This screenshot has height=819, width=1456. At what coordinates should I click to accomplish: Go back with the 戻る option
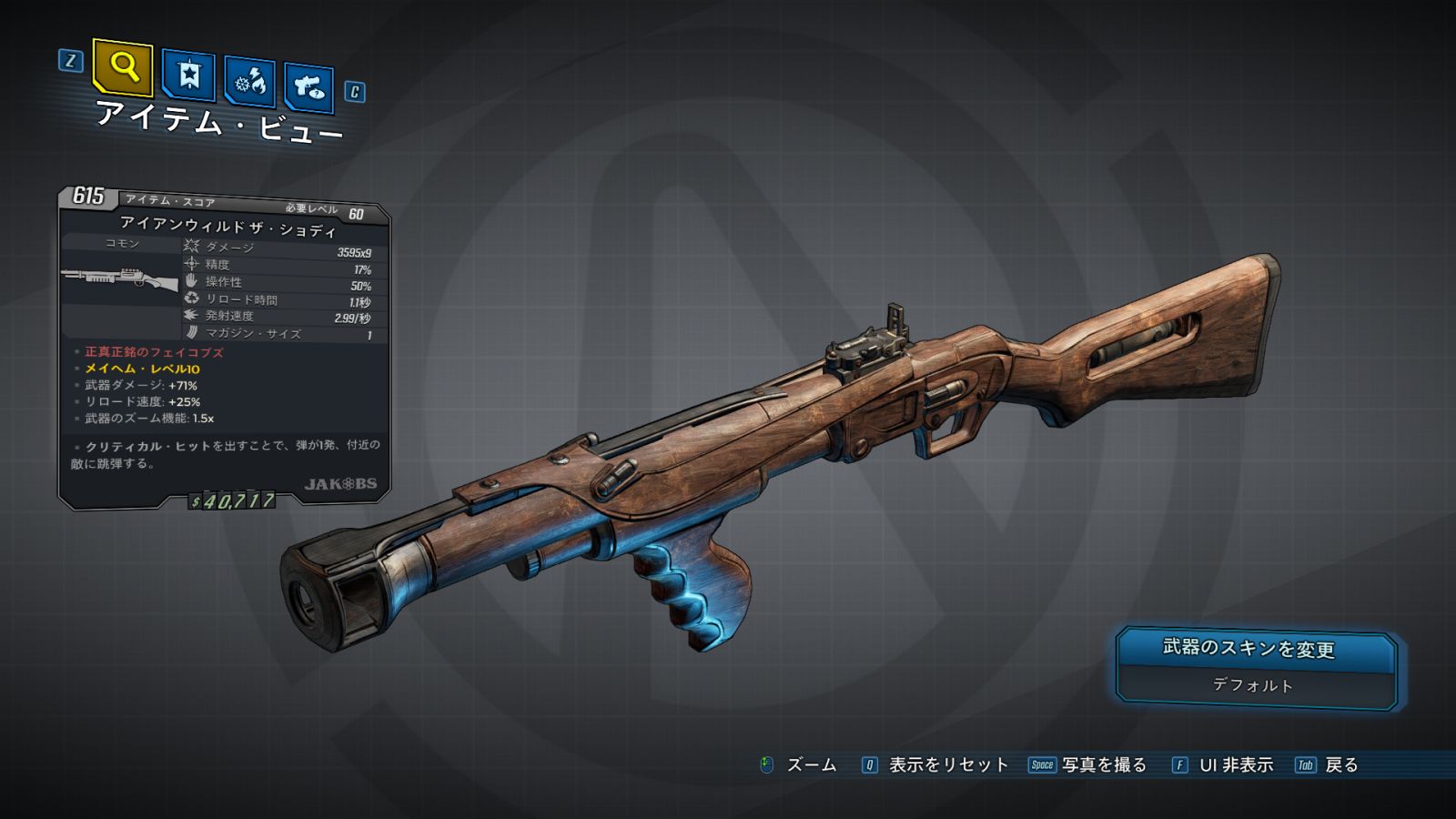coord(1340,765)
